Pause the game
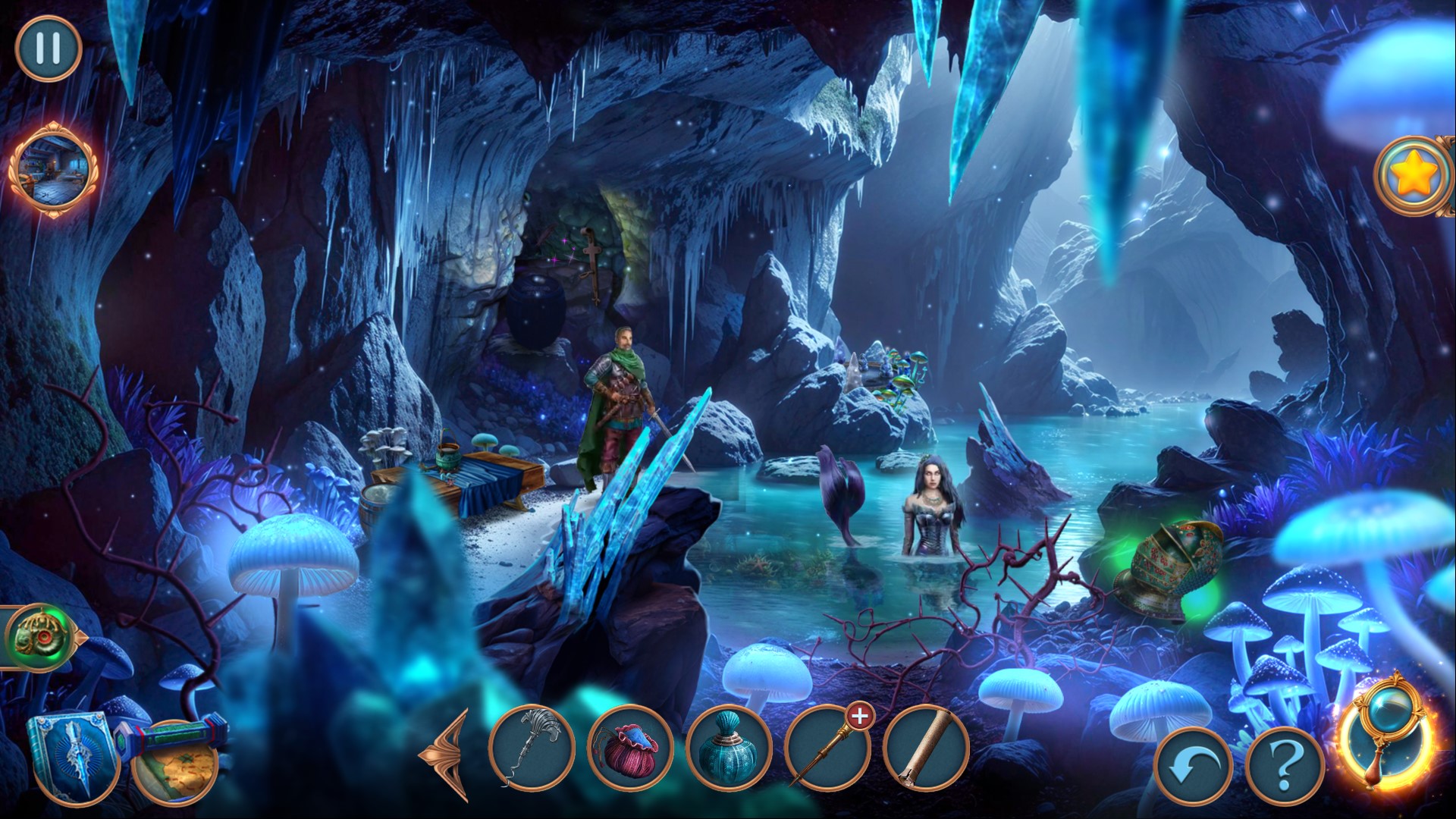 pos(48,47)
